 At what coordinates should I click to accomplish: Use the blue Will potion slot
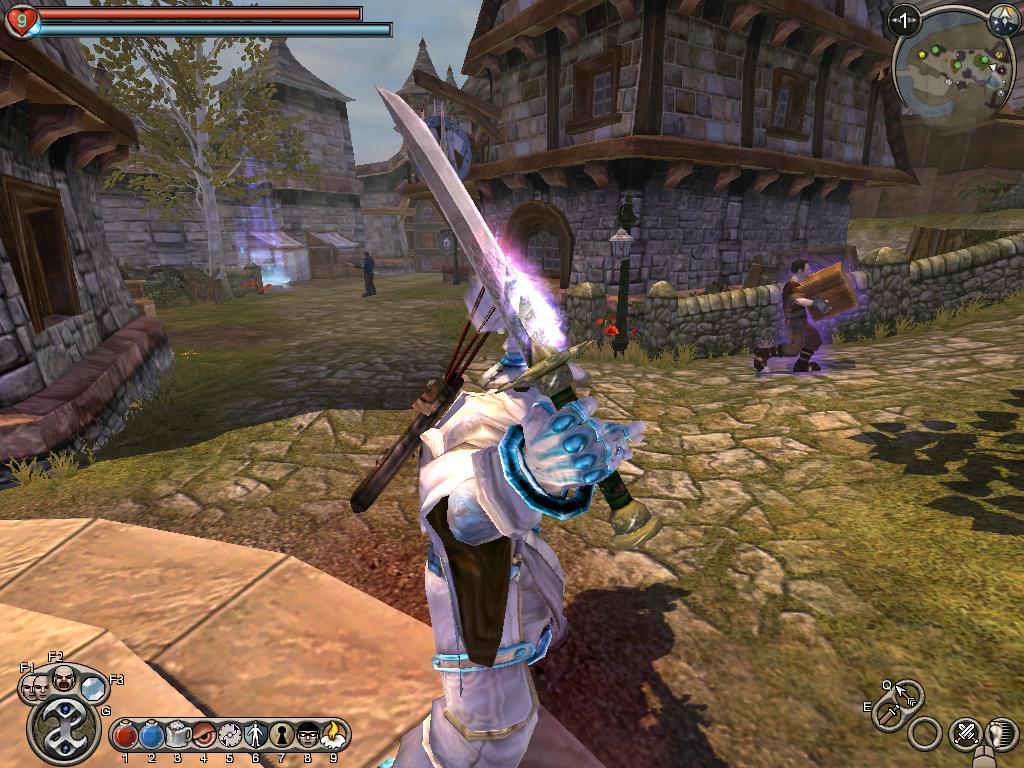pyautogui.click(x=151, y=735)
